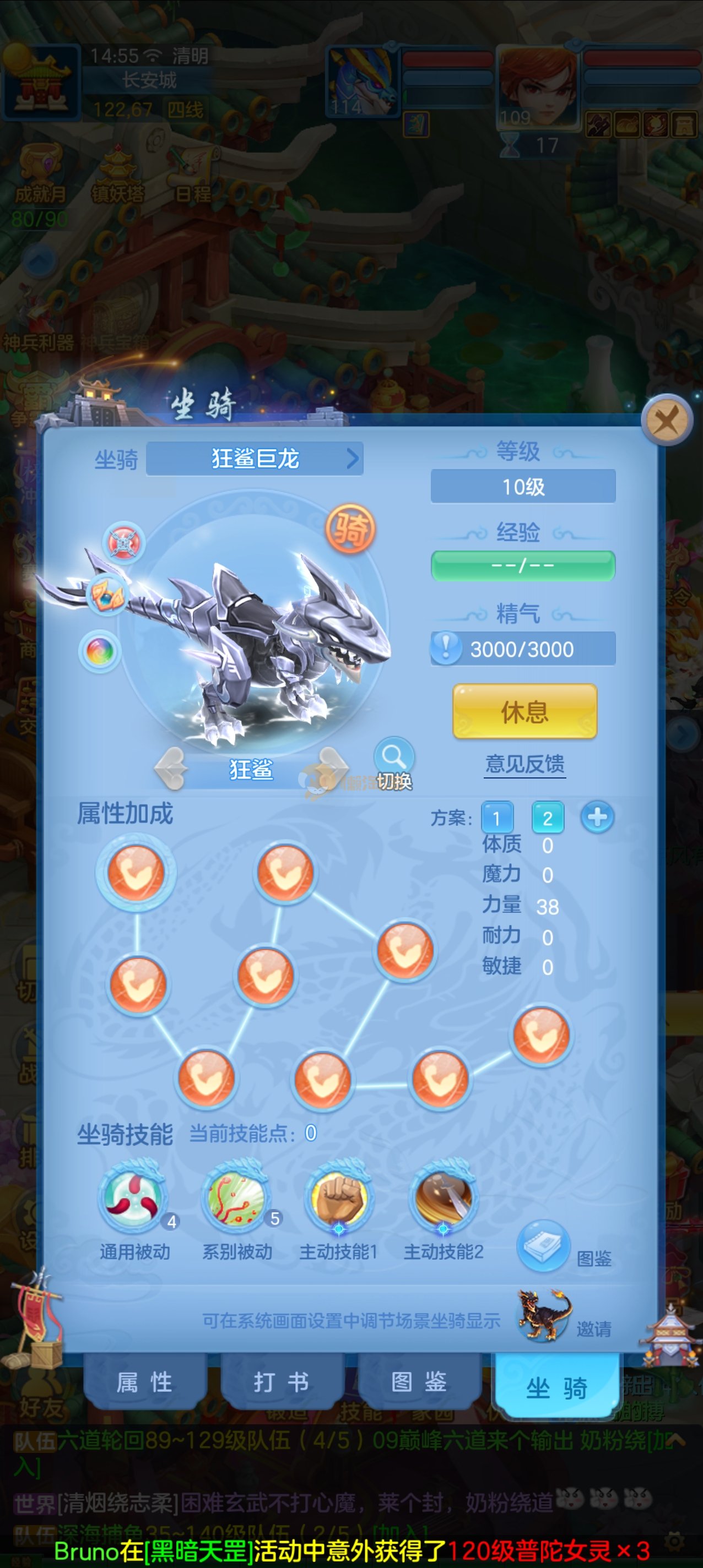The width and height of the screenshot is (703, 1568).
Task: Open the 图鉴 book icon
Action: [x=543, y=1244]
